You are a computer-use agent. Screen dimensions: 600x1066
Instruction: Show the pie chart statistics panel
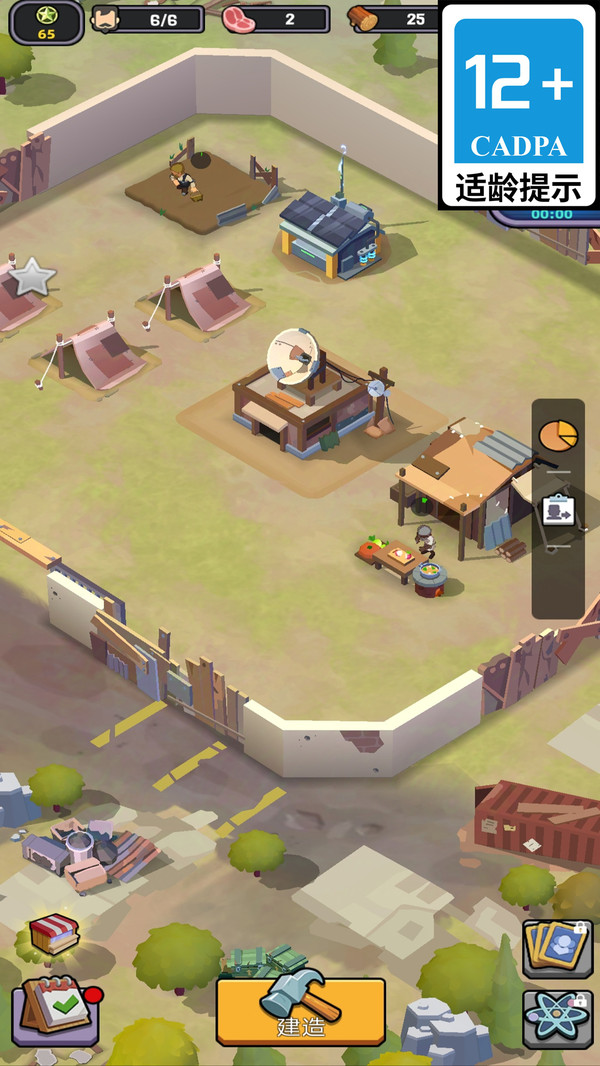coord(558,435)
